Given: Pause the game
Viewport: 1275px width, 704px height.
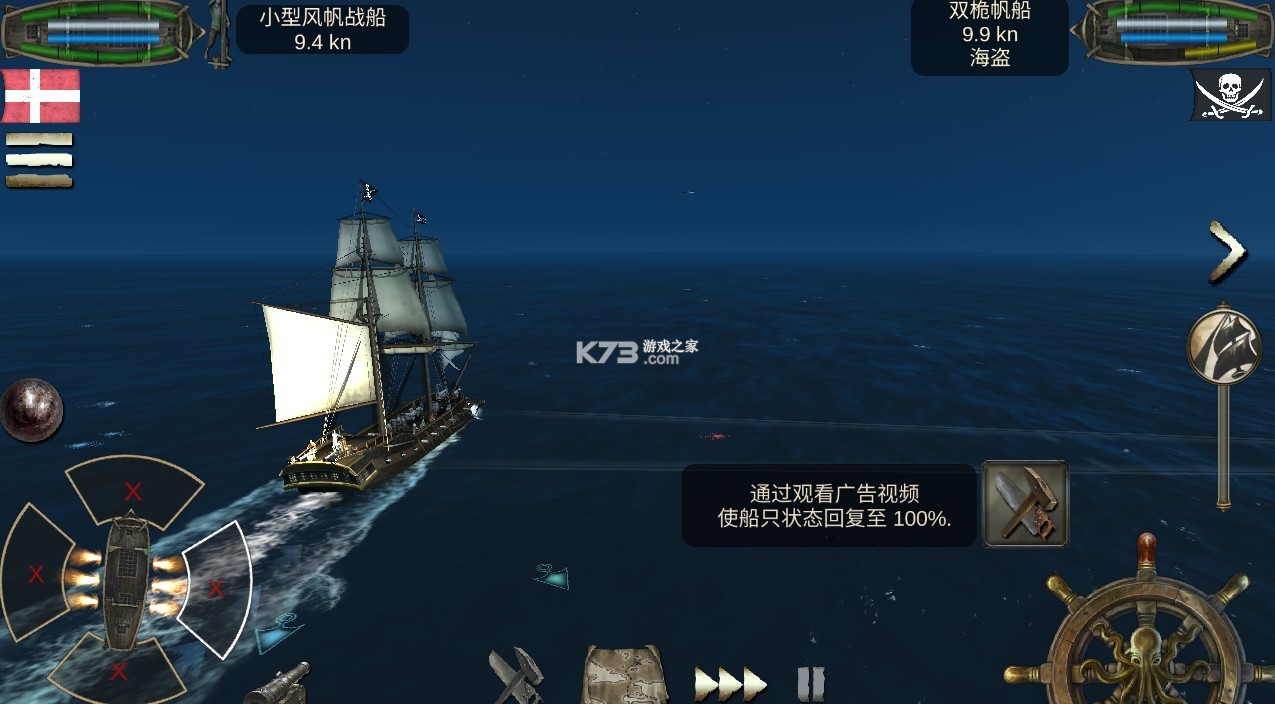Looking at the screenshot, I should pyautogui.click(x=811, y=684).
